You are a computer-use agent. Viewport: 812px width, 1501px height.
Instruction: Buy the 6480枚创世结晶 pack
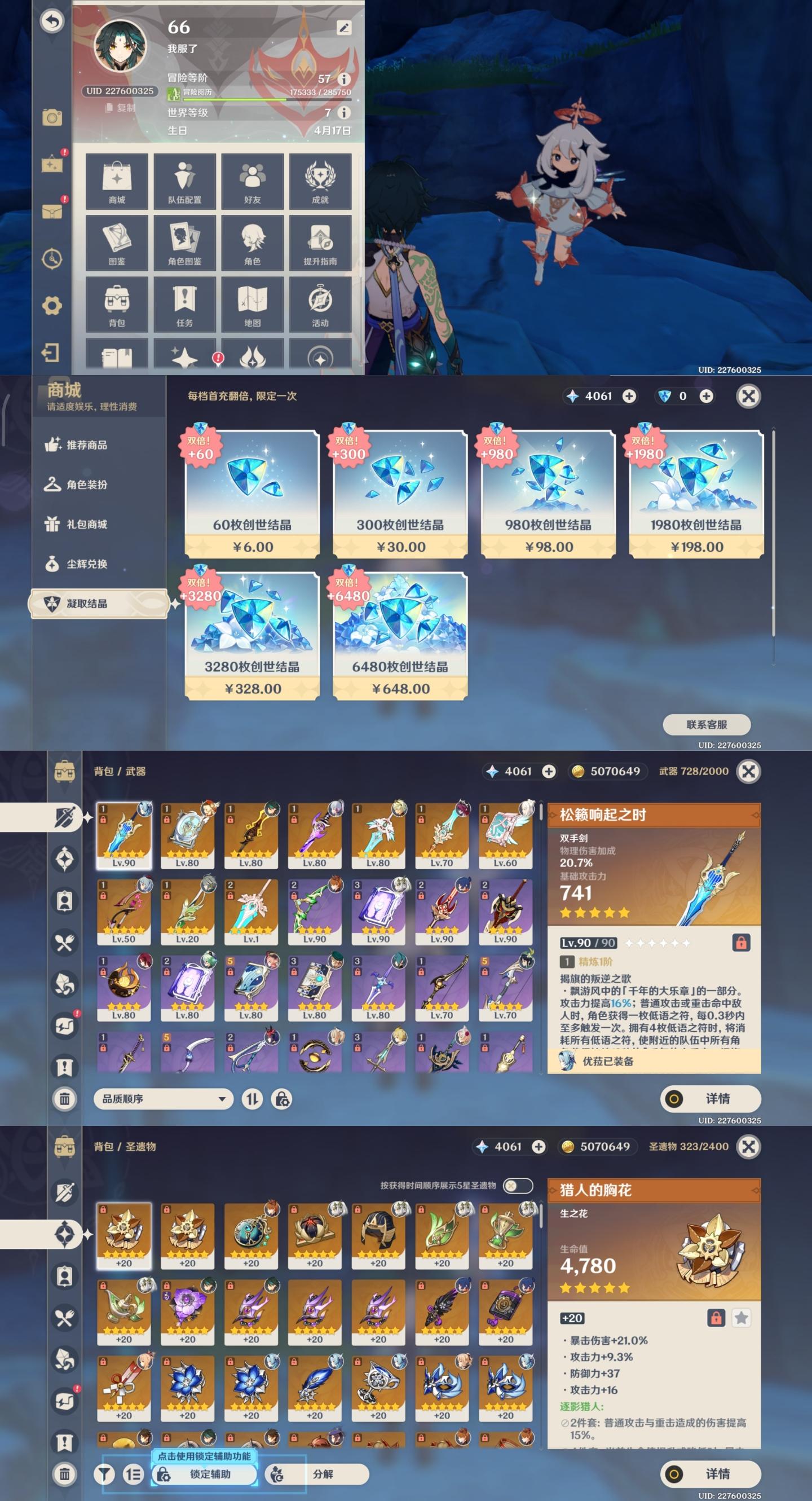click(x=400, y=636)
